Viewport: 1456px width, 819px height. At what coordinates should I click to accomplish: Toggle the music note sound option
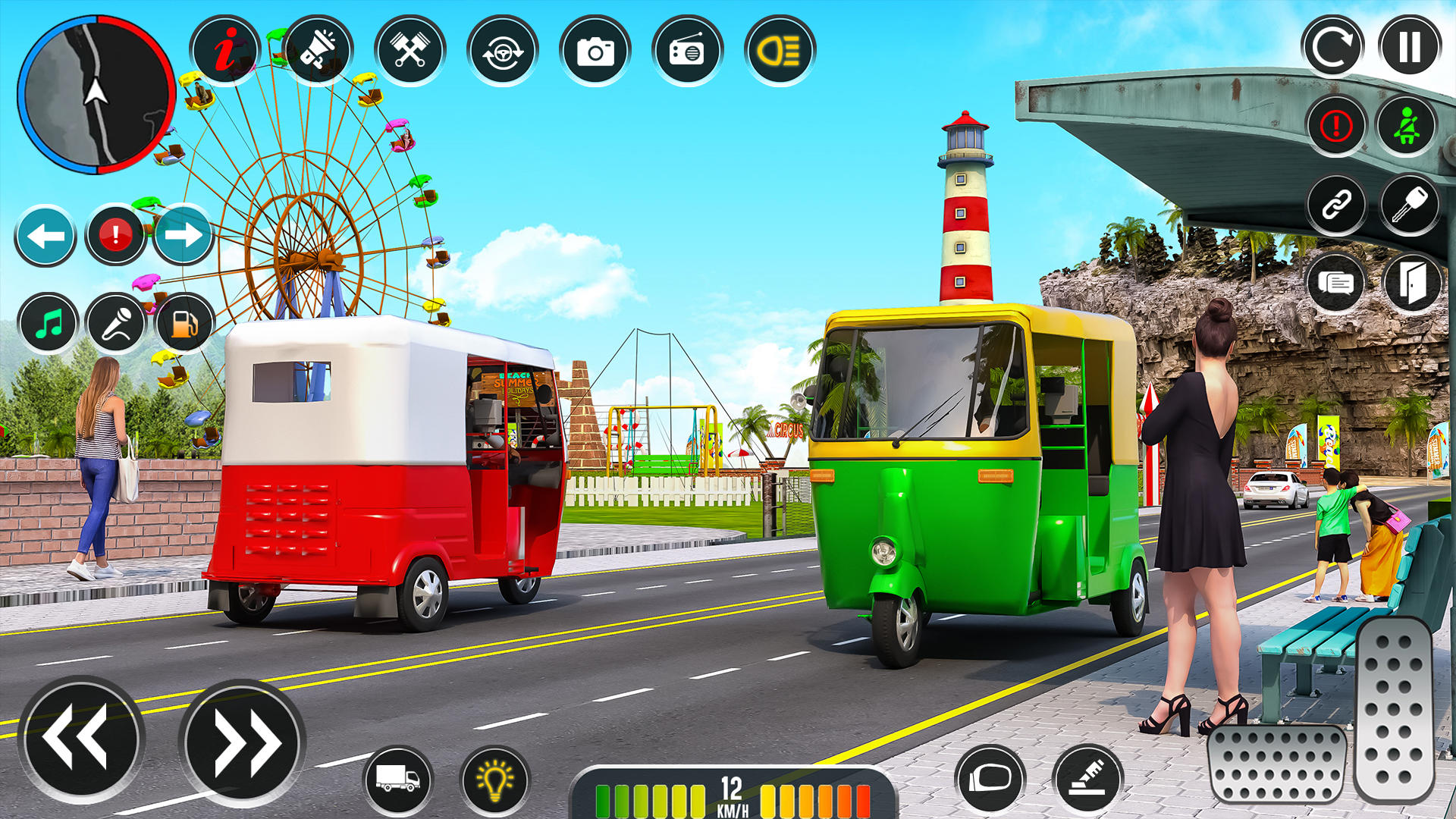click(x=49, y=322)
